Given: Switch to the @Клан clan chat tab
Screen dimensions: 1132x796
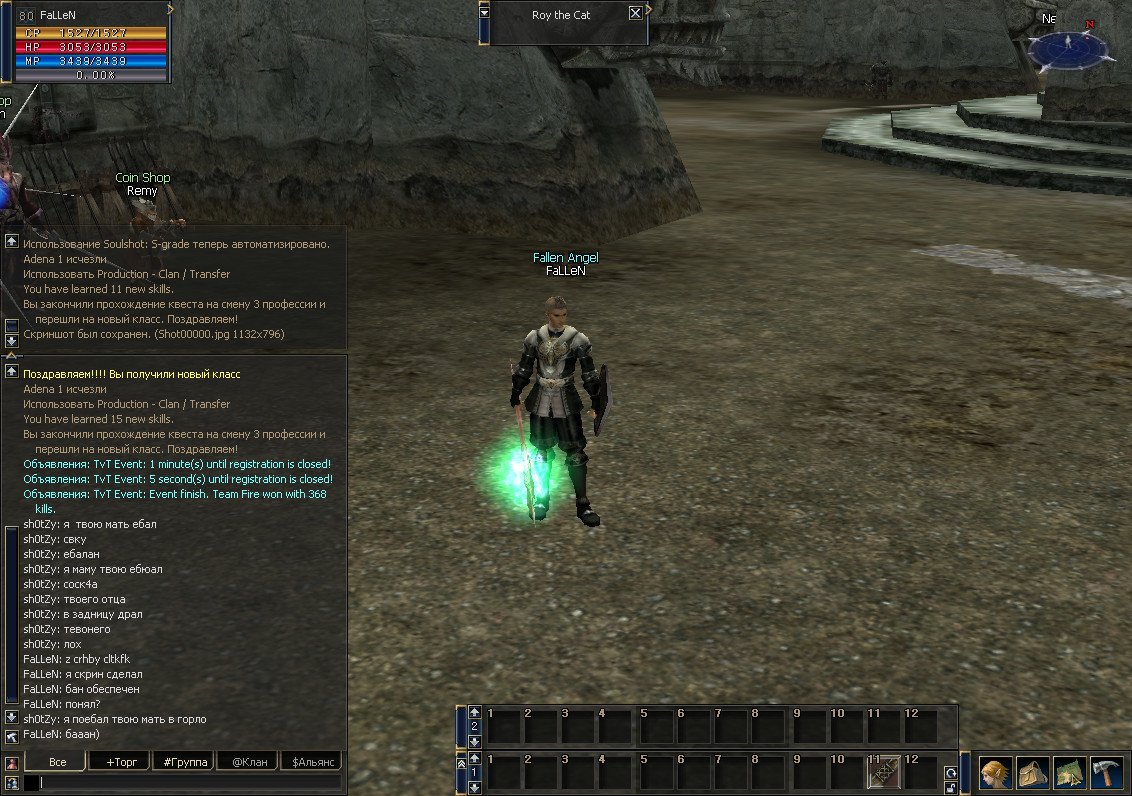Looking at the screenshot, I should point(248,762).
